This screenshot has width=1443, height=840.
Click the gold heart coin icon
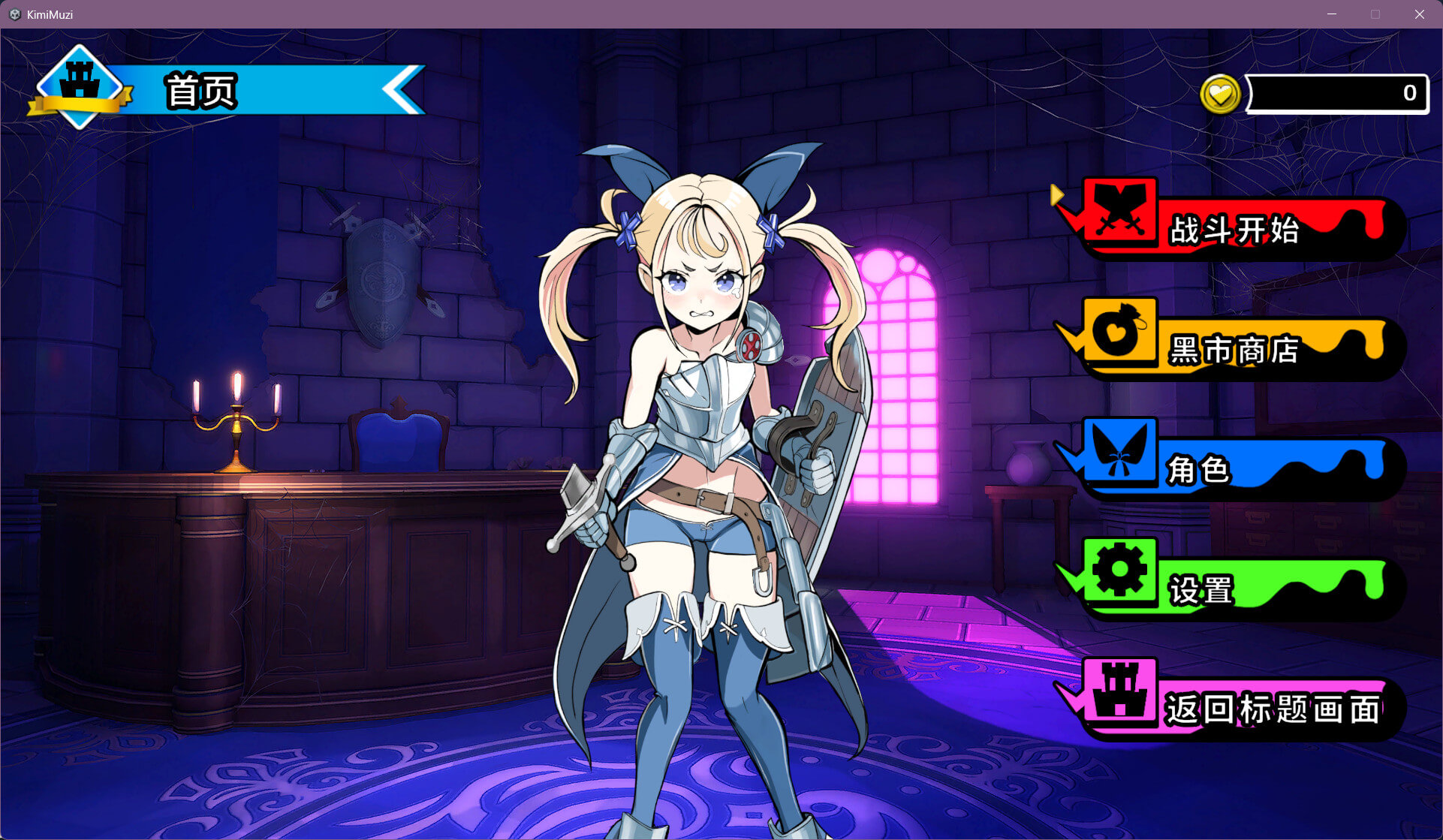pyautogui.click(x=1220, y=95)
